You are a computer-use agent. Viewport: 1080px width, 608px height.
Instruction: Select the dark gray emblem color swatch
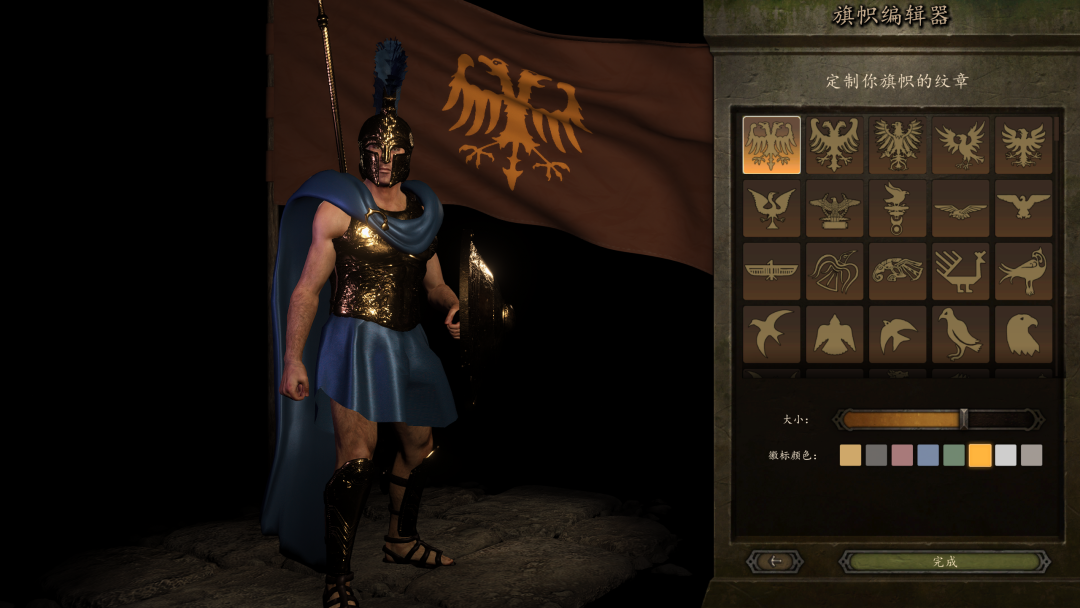[x=876, y=456]
